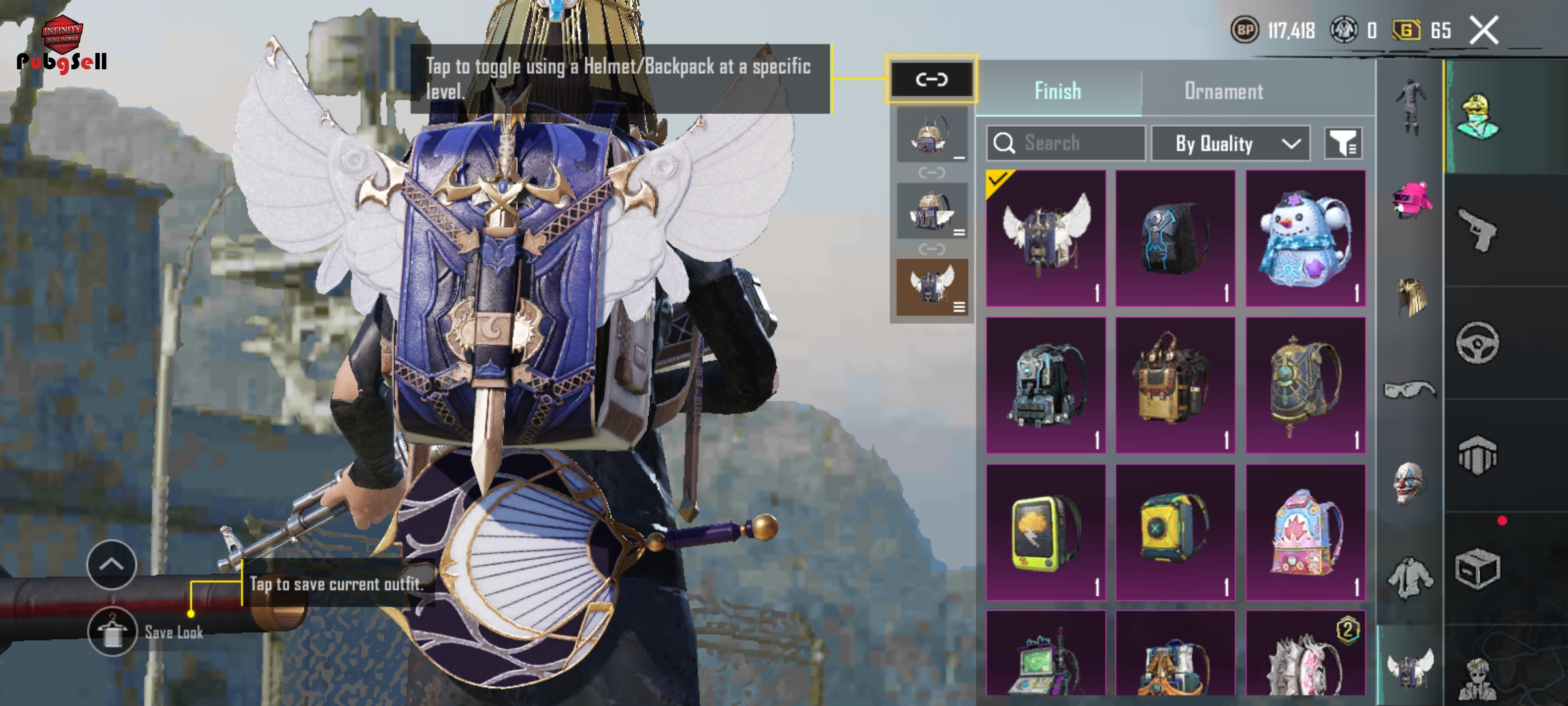Choose the black and blue glowing backpack
The width and height of the screenshot is (1568, 706).
pyautogui.click(x=1175, y=239)
